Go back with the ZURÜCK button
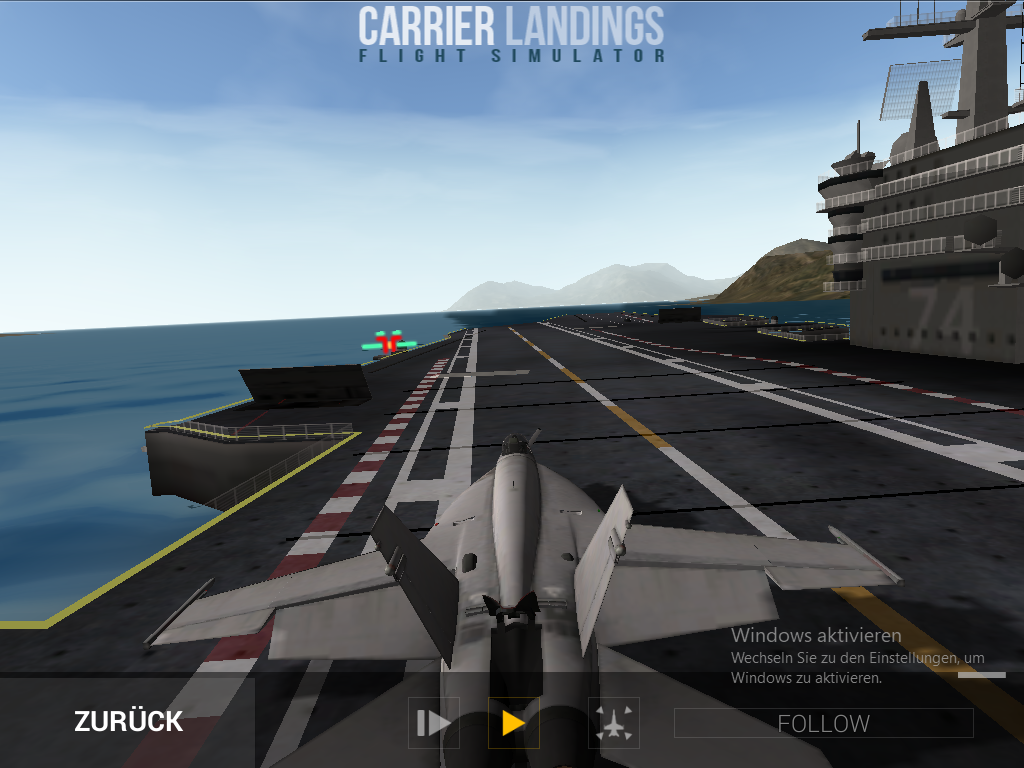Image resolution: width=1024 pixels, height=768 pixels. point(128,722)
